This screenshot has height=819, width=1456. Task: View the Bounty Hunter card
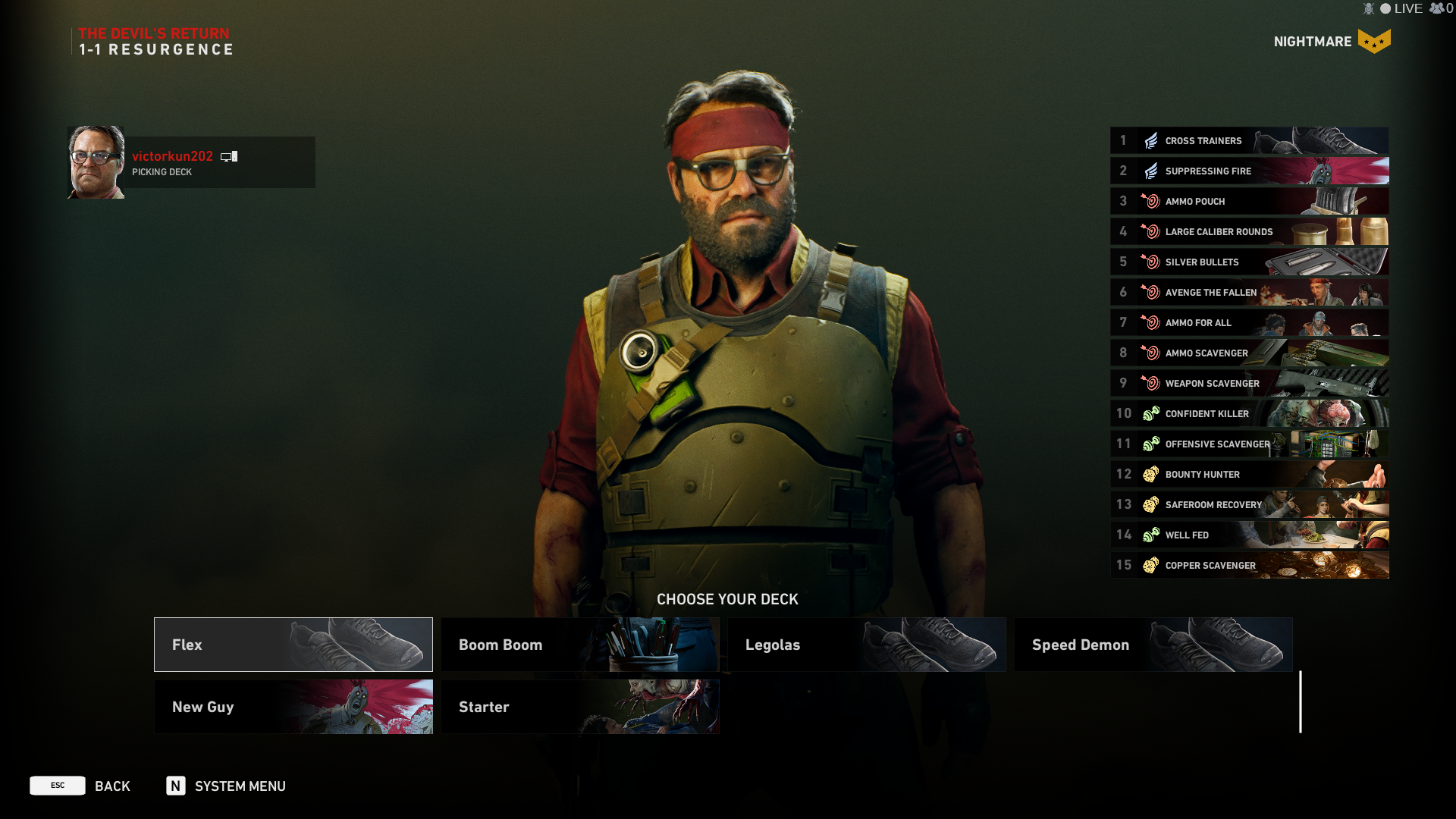(1249, 474)
